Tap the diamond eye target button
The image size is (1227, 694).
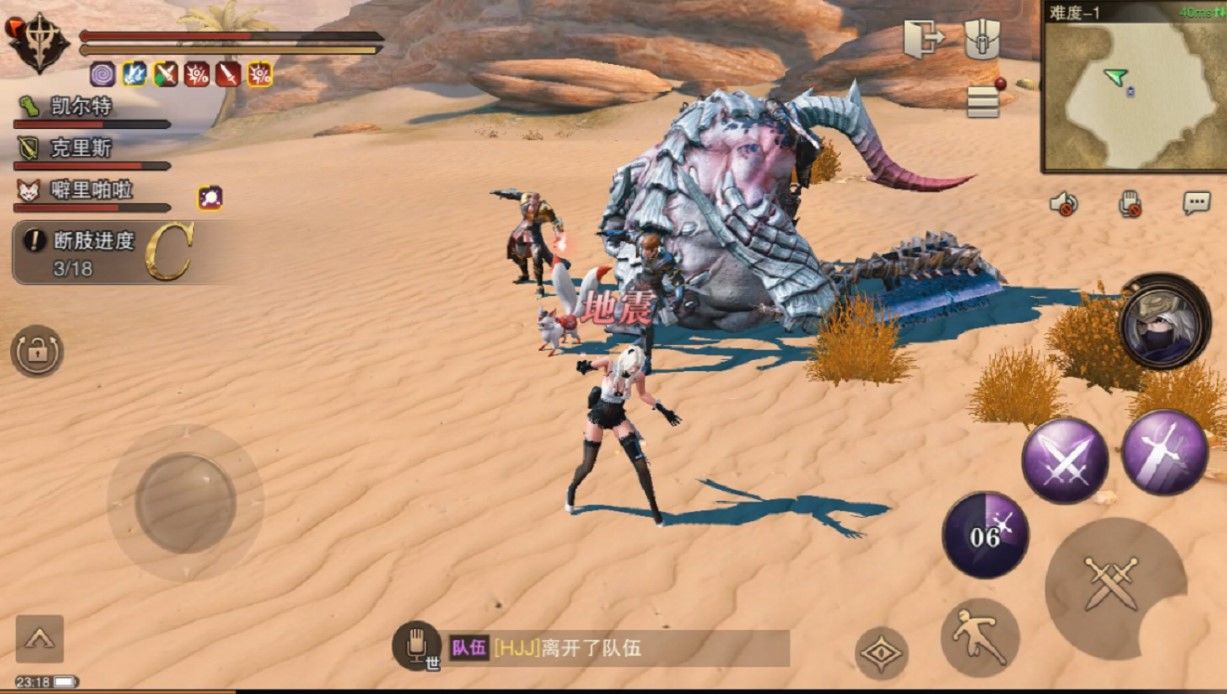[x=881, y=653]
